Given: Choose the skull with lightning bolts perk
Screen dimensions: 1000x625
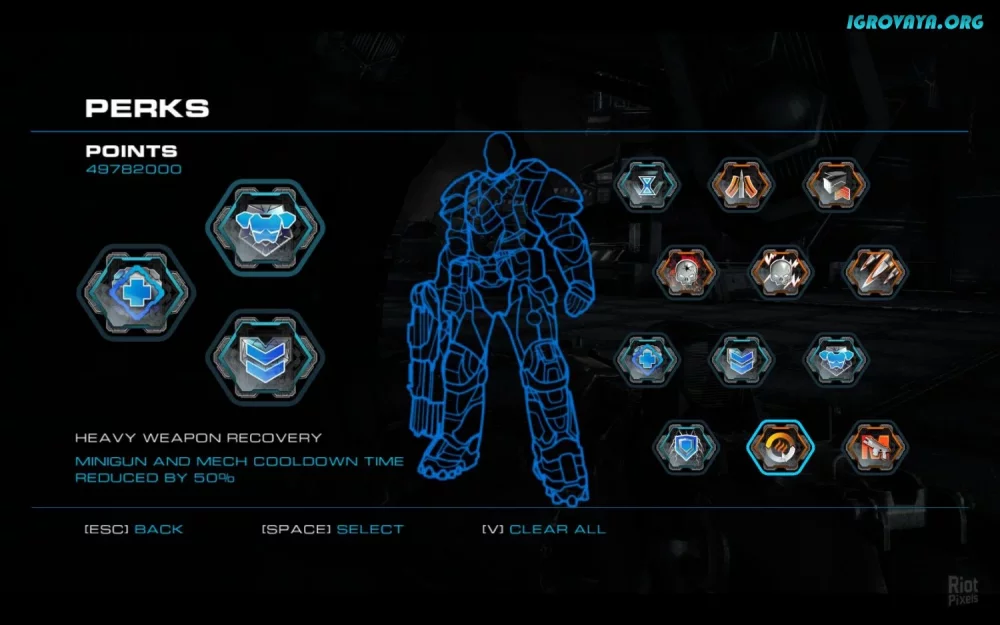Looking at the screenshot, I should click(782, 272).
